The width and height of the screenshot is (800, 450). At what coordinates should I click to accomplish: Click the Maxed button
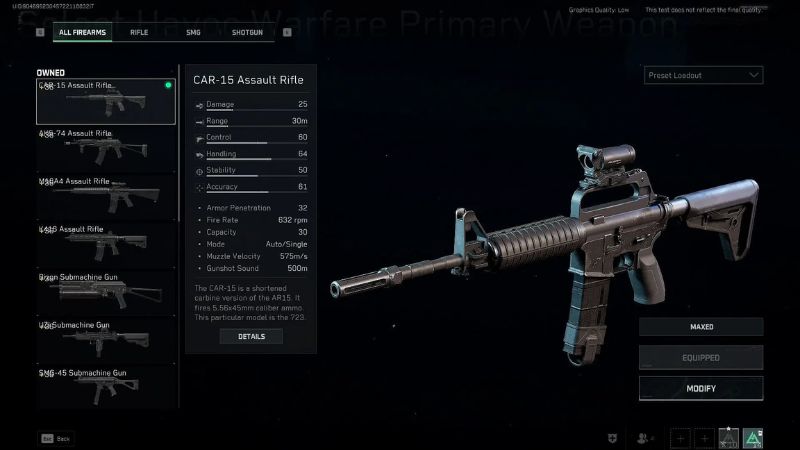coord(701,327)
